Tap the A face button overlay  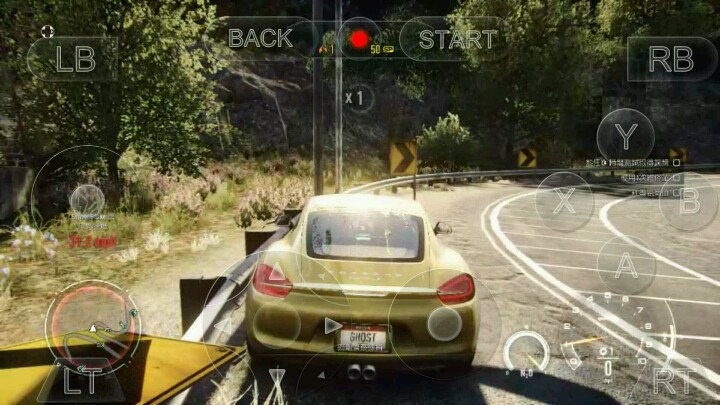pos(626,265)
